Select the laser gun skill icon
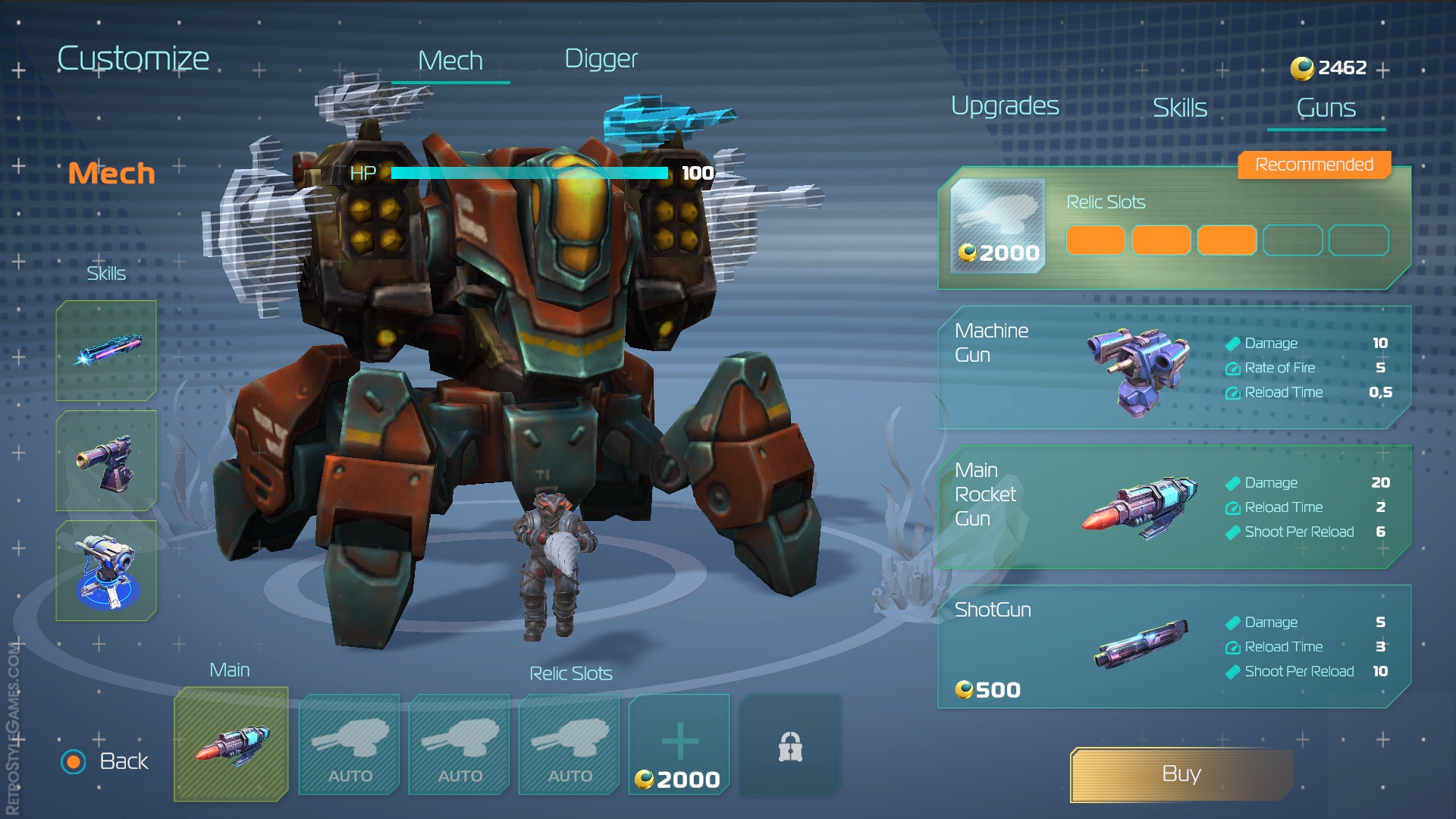Viewport: 1456px width, 819px height. pyautogui.click(x=106, y=350)
